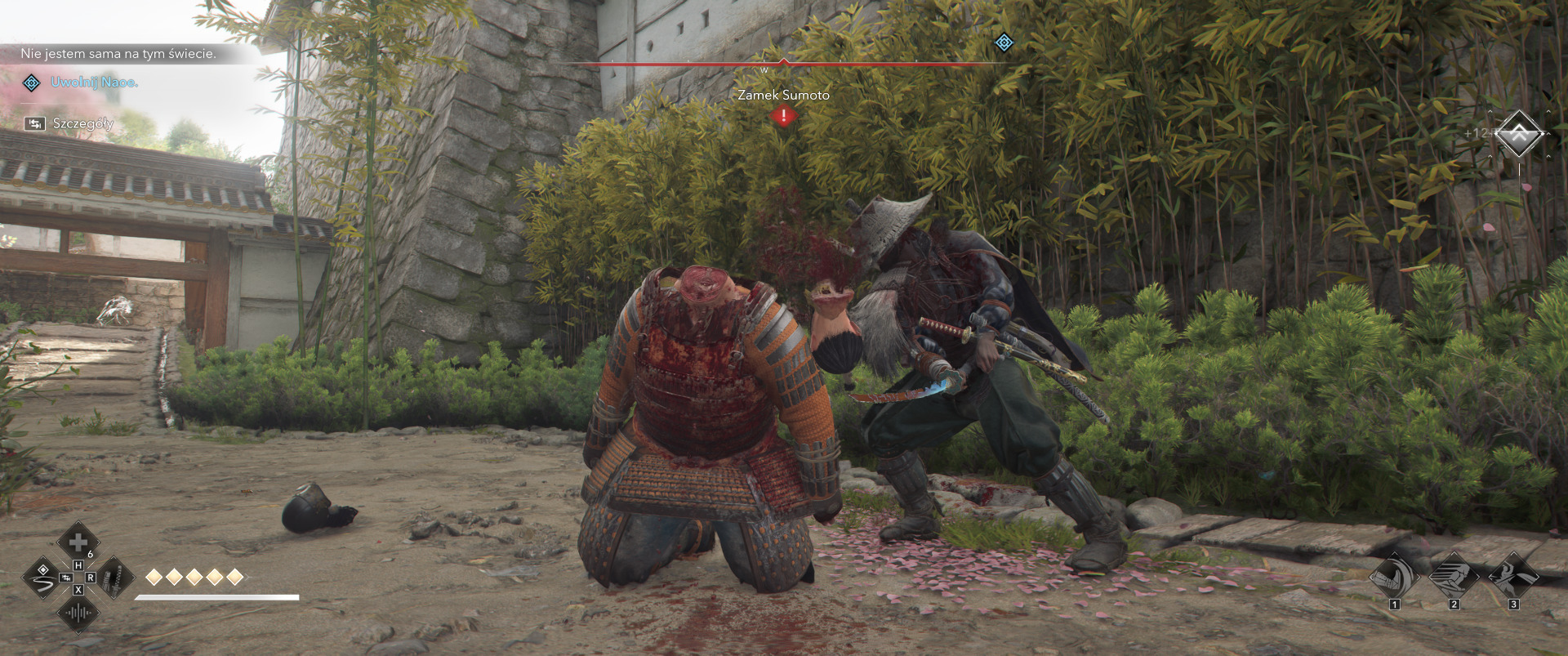This screenshot has height=656, width=1568.
Task: Select the healing ration cross icon
Action: (78, 542)
